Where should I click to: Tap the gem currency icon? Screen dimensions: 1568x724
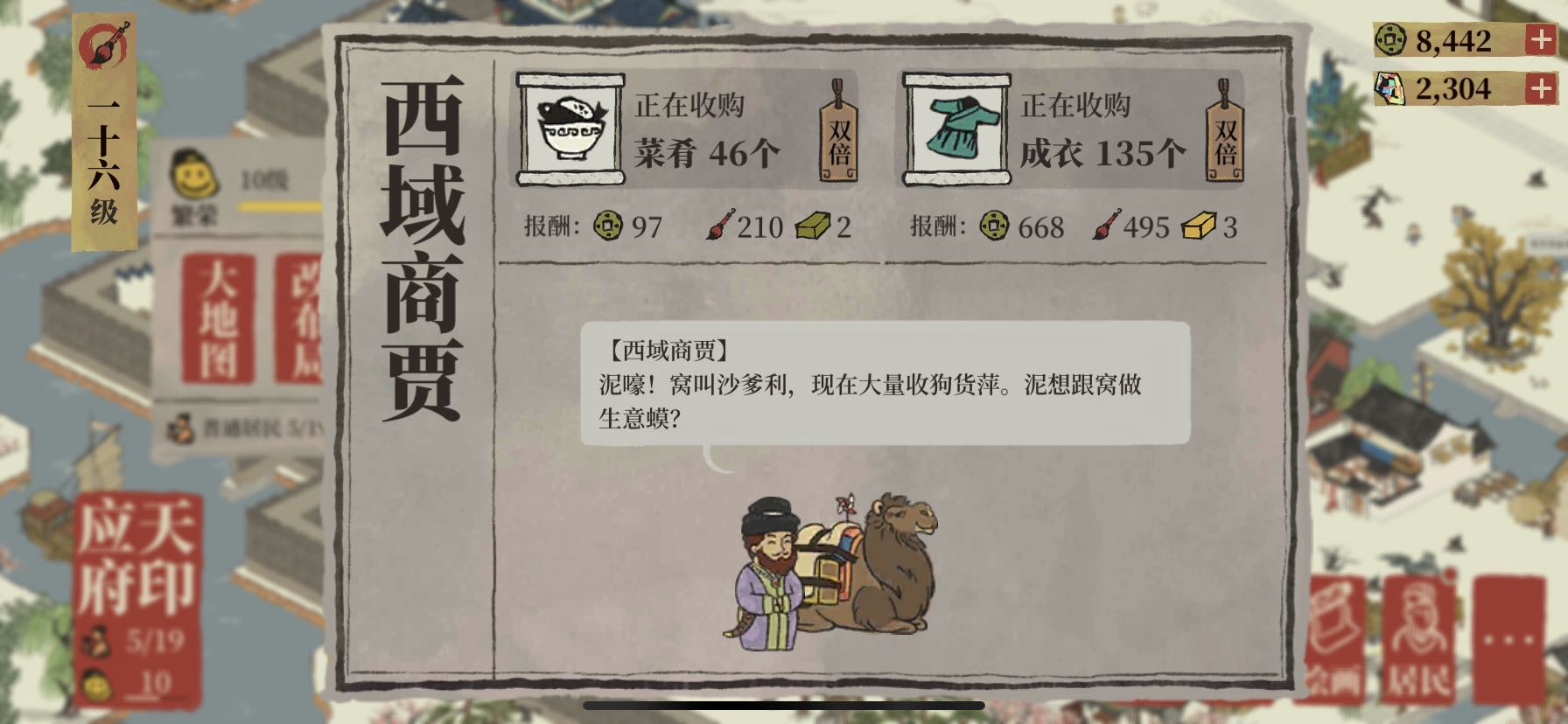click(x=1389, y=88)
